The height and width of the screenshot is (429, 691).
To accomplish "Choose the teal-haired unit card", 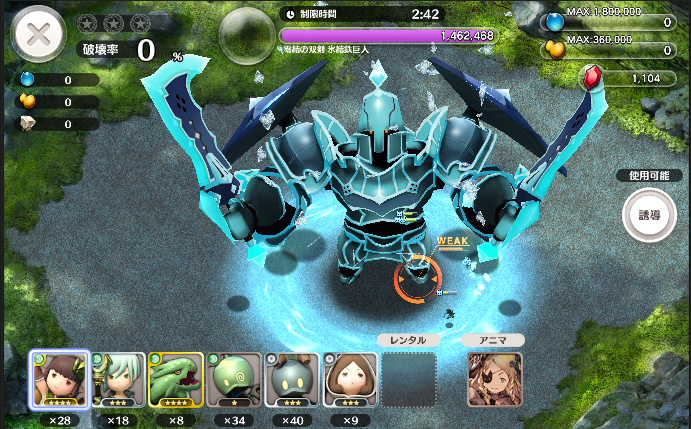I will click(119, 381).
